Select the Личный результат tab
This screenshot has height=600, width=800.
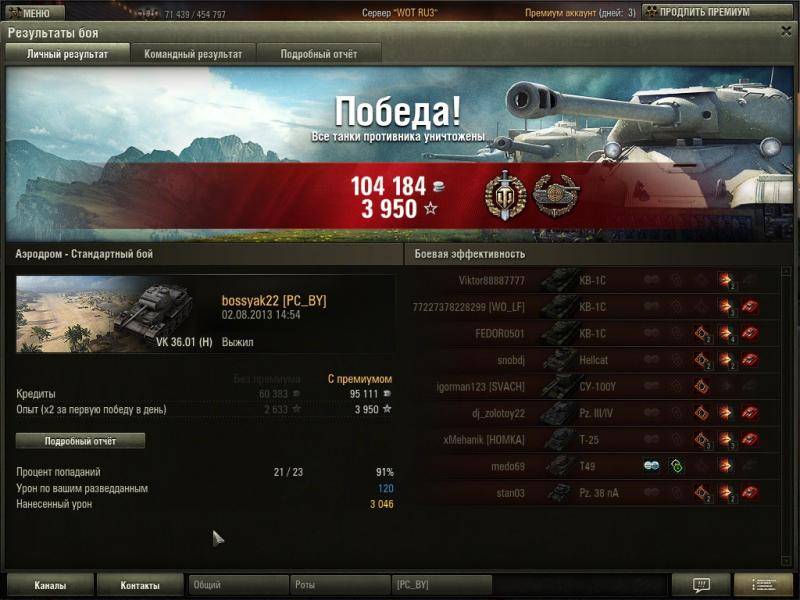pyautogui.click(x=67, y=54)
